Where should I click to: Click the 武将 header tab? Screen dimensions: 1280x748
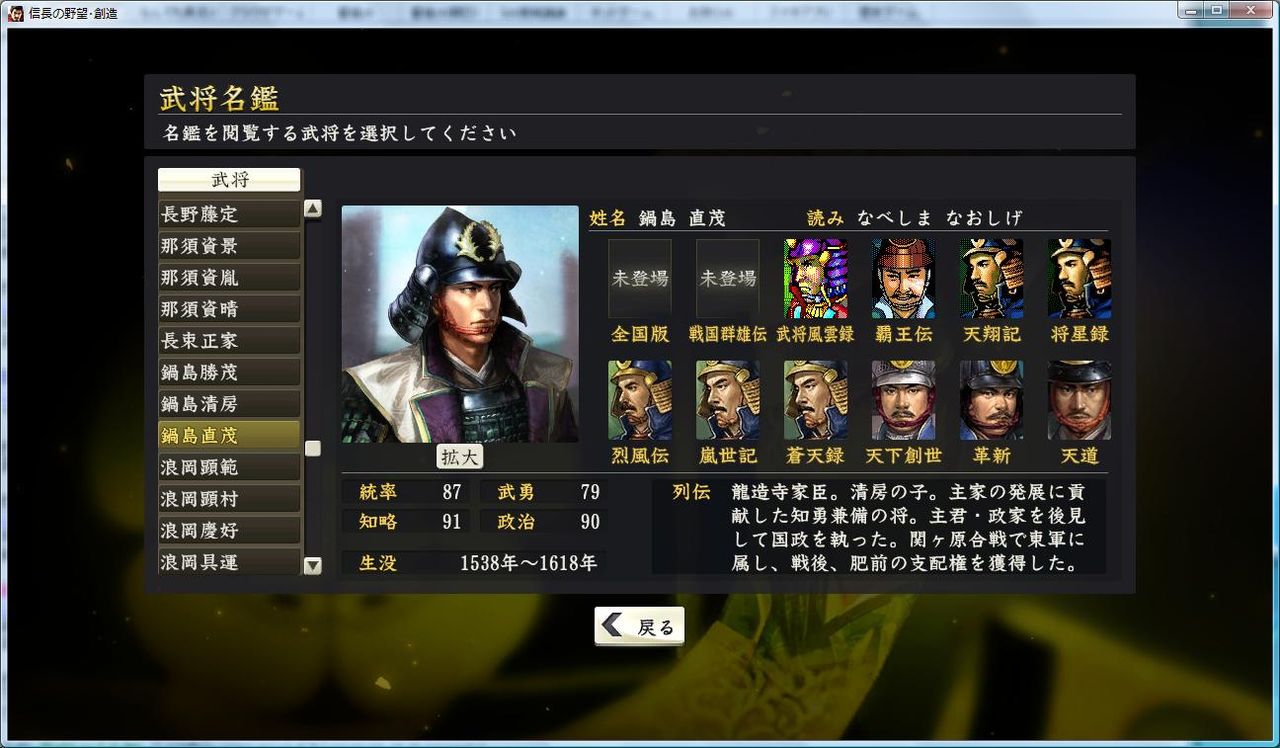tap(228, 180)
